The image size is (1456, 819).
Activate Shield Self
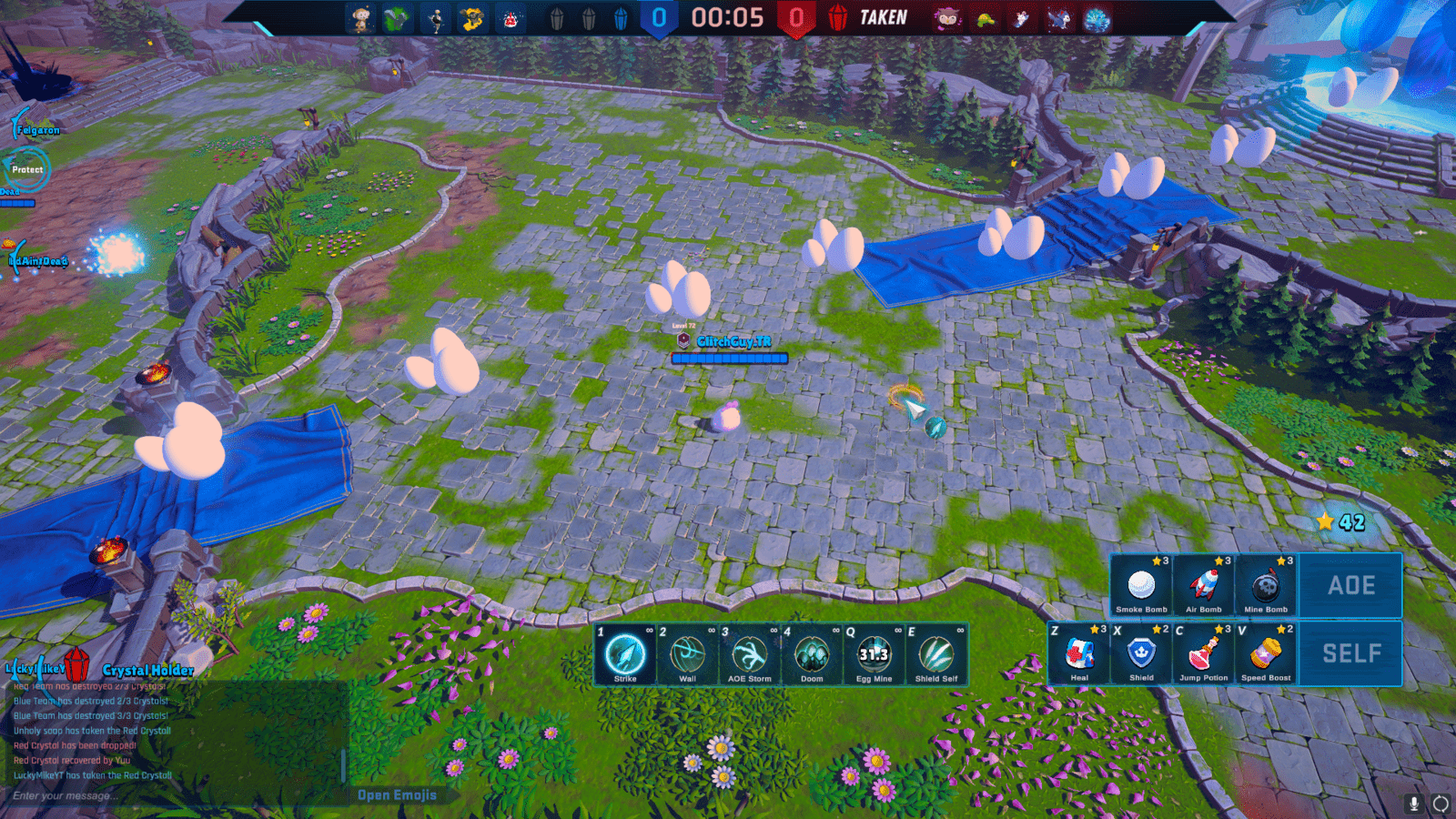click(x=935, y=658)
